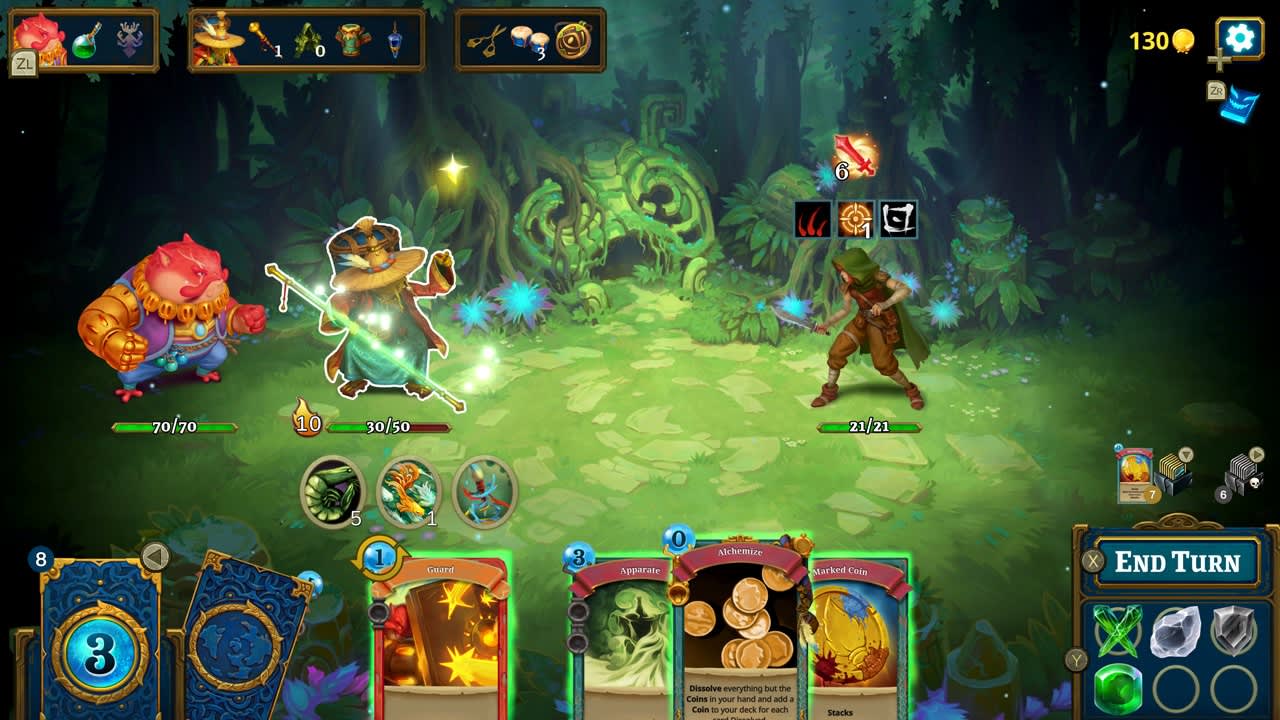1280x720 pixels.
Task: Inspect the green snail shell buff icon
Action: [x=332, y=489]
